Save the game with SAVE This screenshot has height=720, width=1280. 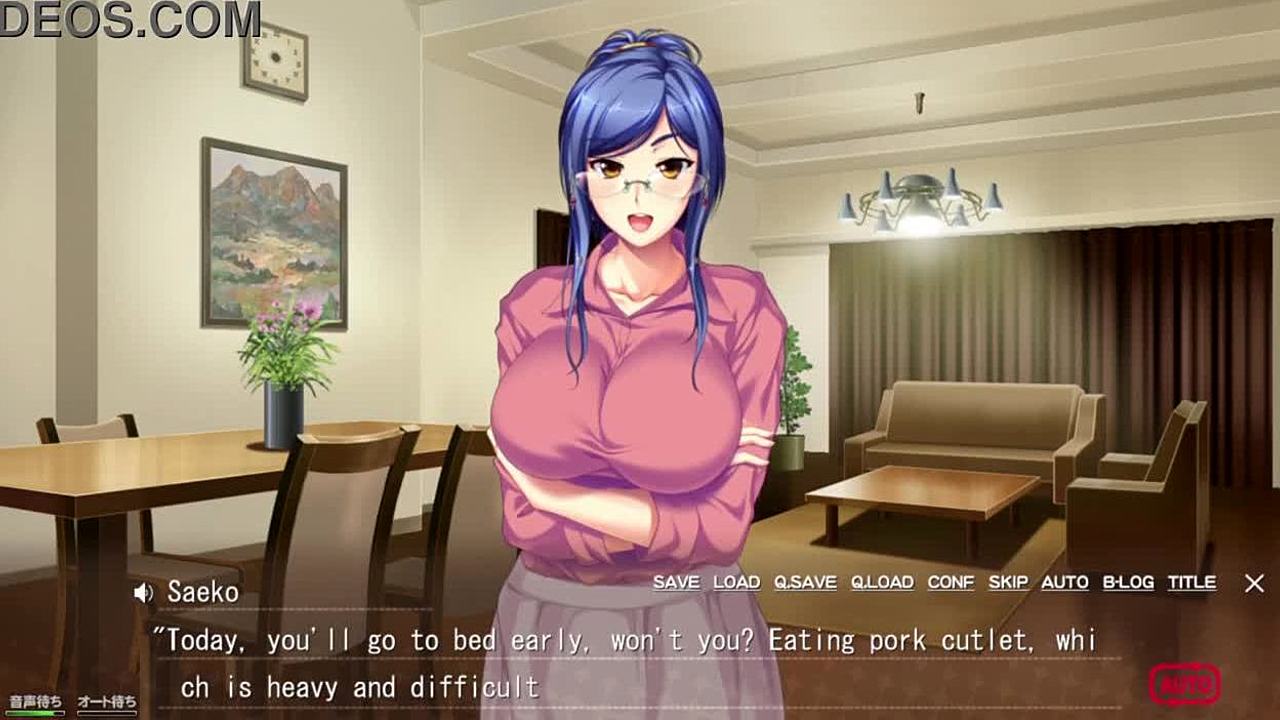[x=676, y=582]
